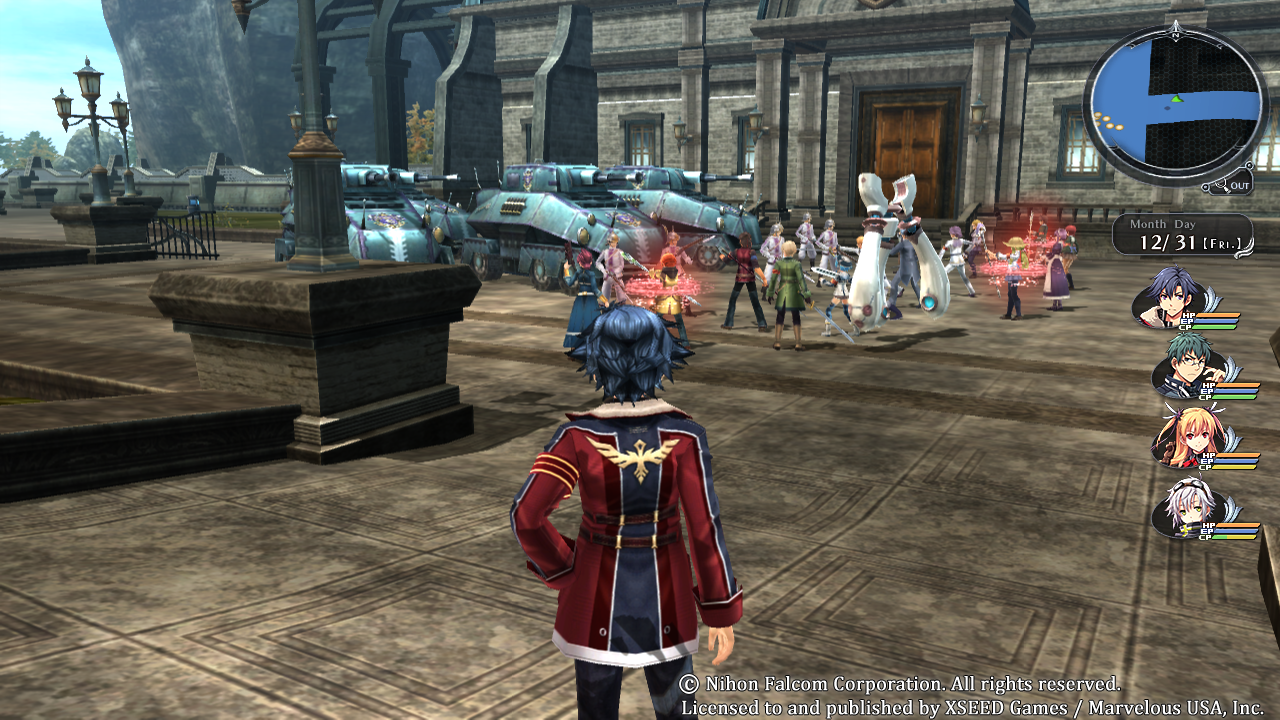Image resolution: width=1280 pixels, height=720 pixels.
Task: Click the circular minimap
Action: [x=1175, y=103]
